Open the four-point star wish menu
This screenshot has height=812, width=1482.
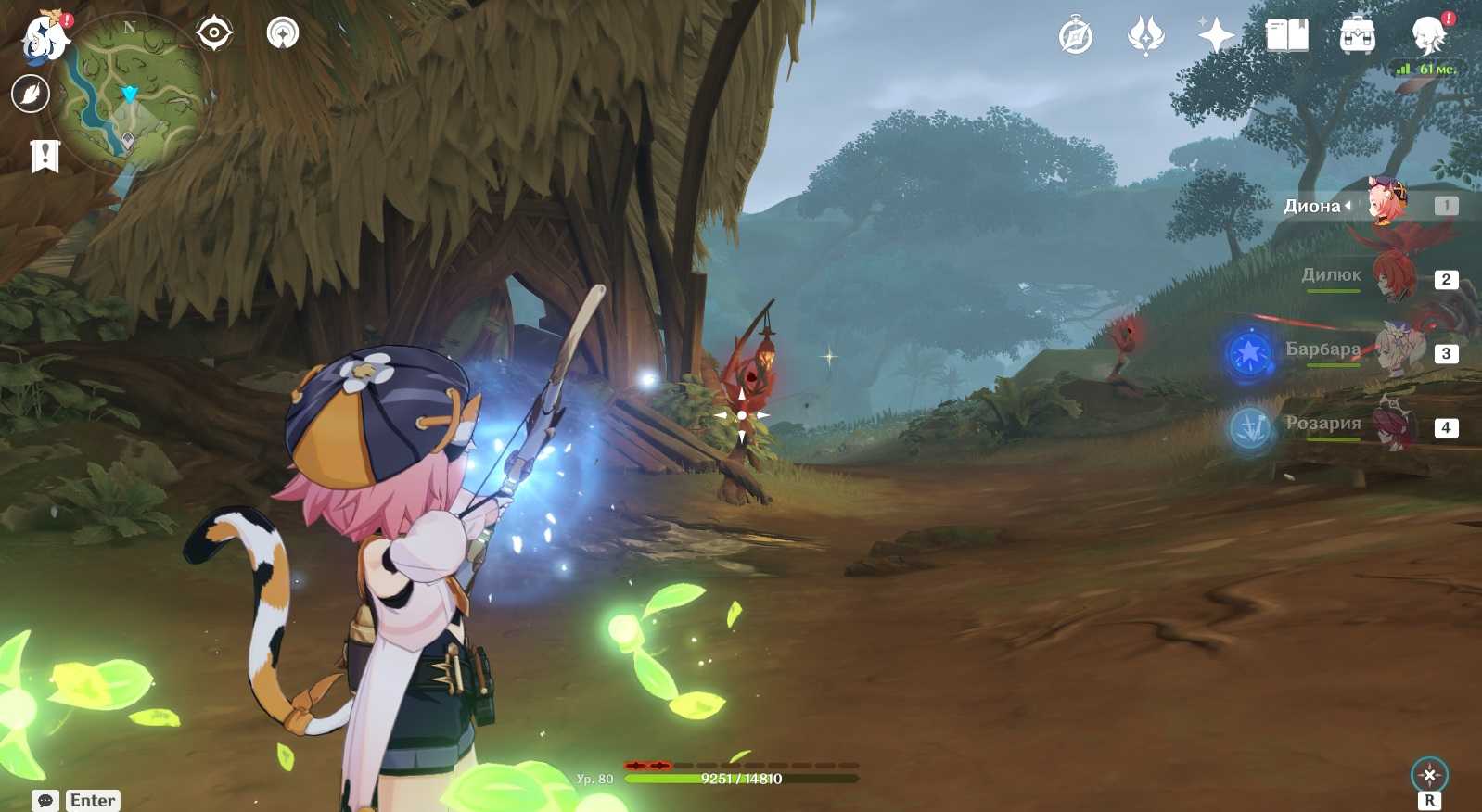1216,36
